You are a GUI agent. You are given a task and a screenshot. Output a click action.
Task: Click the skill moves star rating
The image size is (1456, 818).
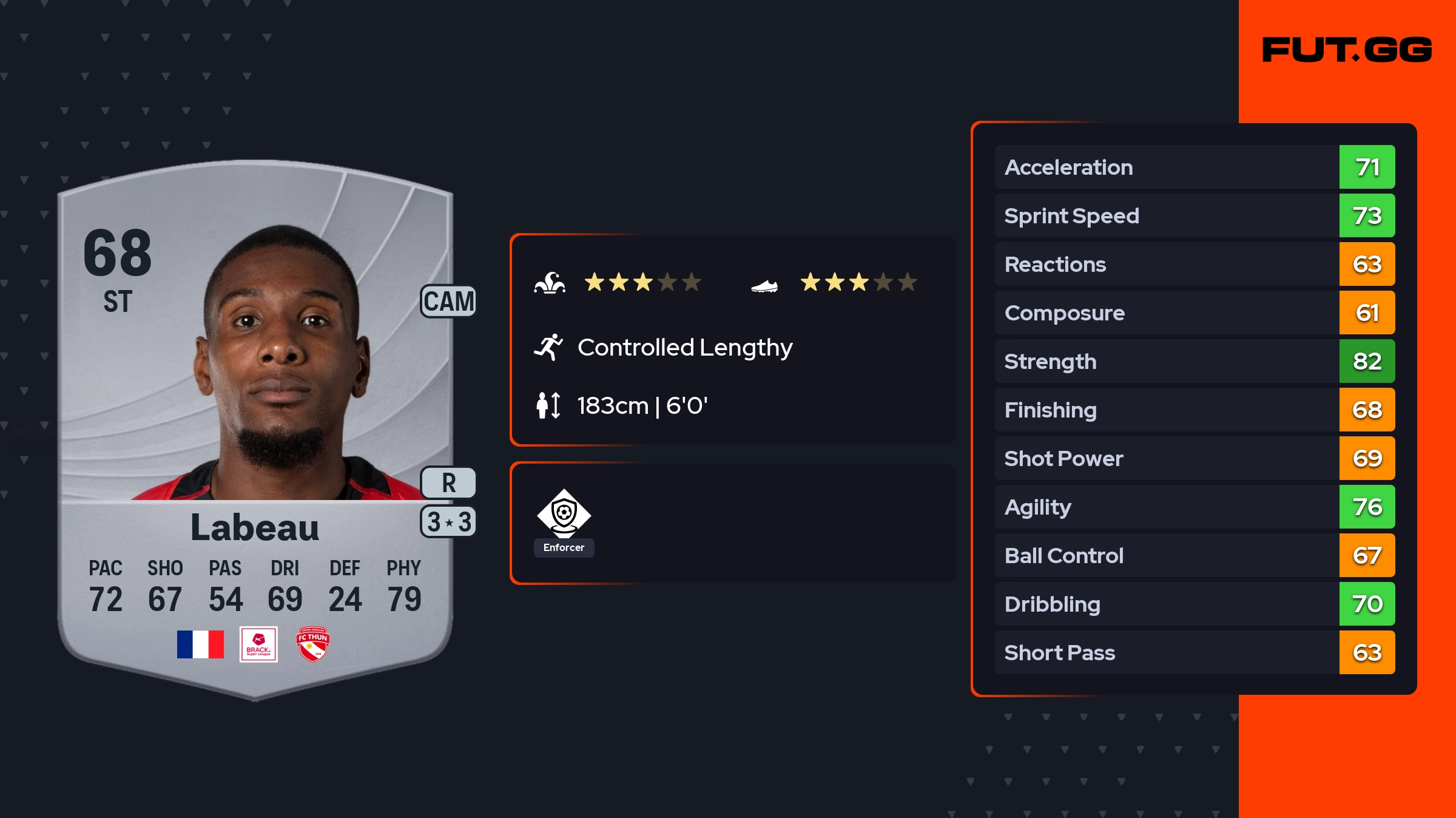tap(642, 282)
